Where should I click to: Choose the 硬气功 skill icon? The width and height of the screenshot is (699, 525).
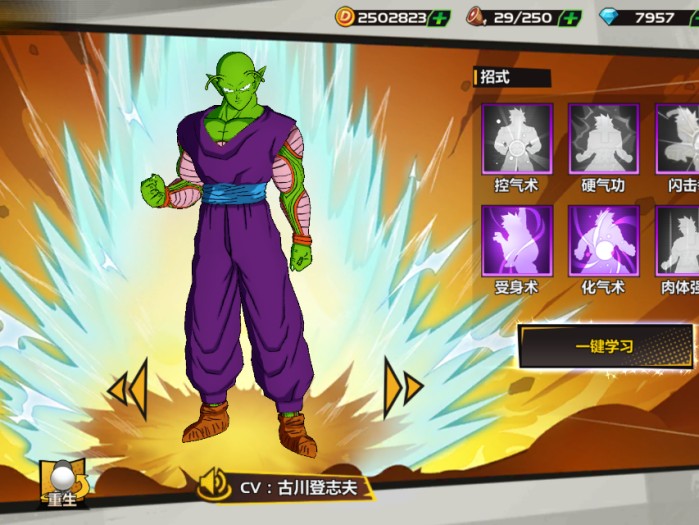pyautogui.click(x=603, y=139)
